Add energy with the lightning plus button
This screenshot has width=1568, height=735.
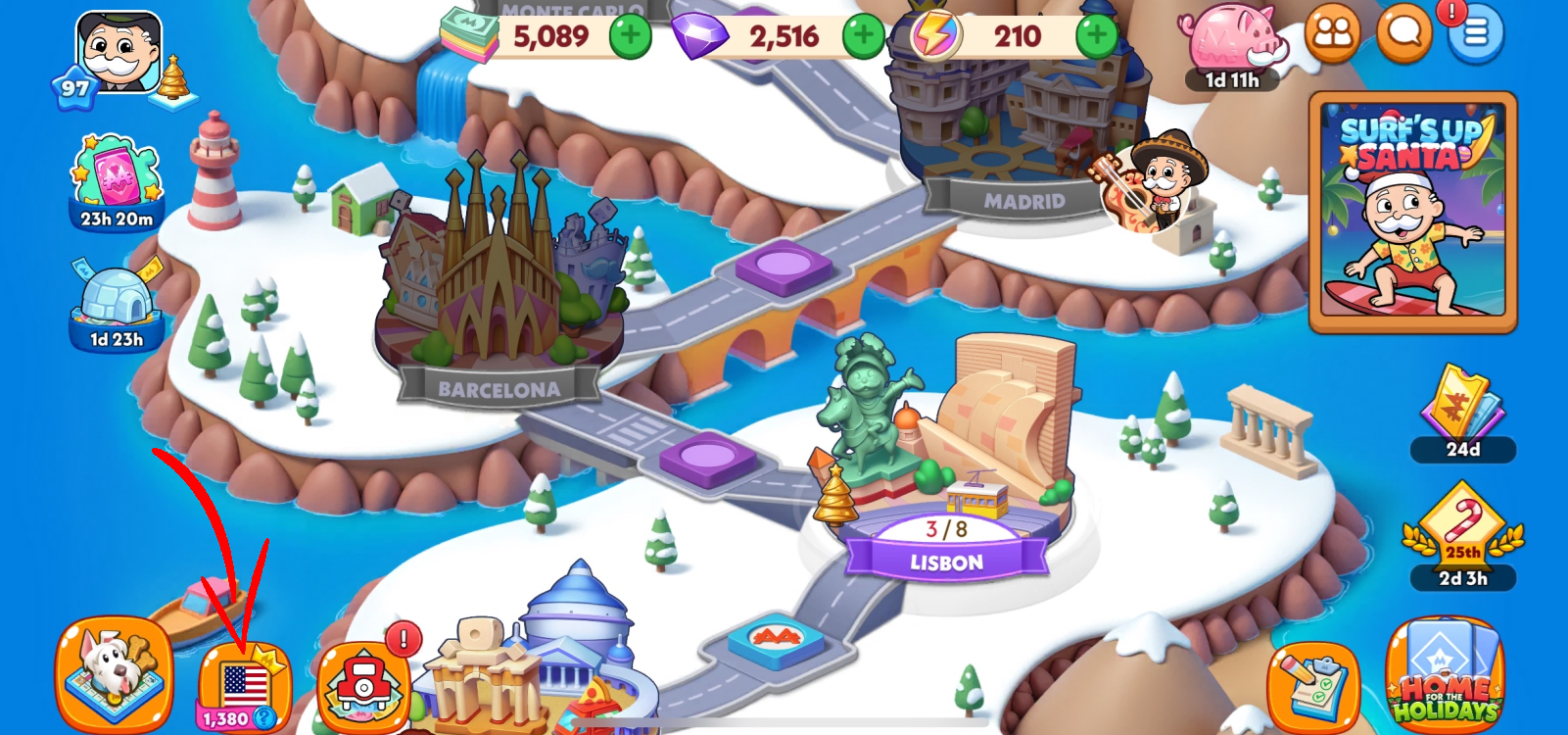1096,37
